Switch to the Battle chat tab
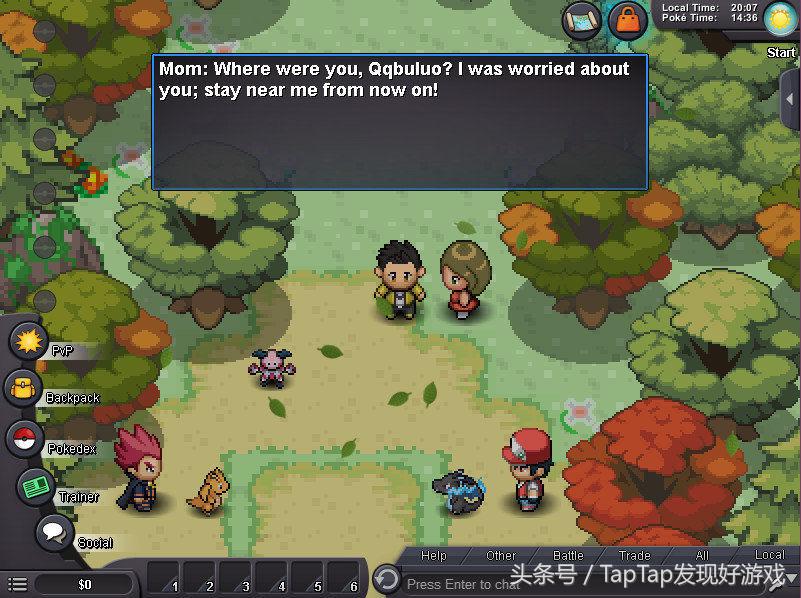This screenshot has width=801, height=598. pos(568,556)
